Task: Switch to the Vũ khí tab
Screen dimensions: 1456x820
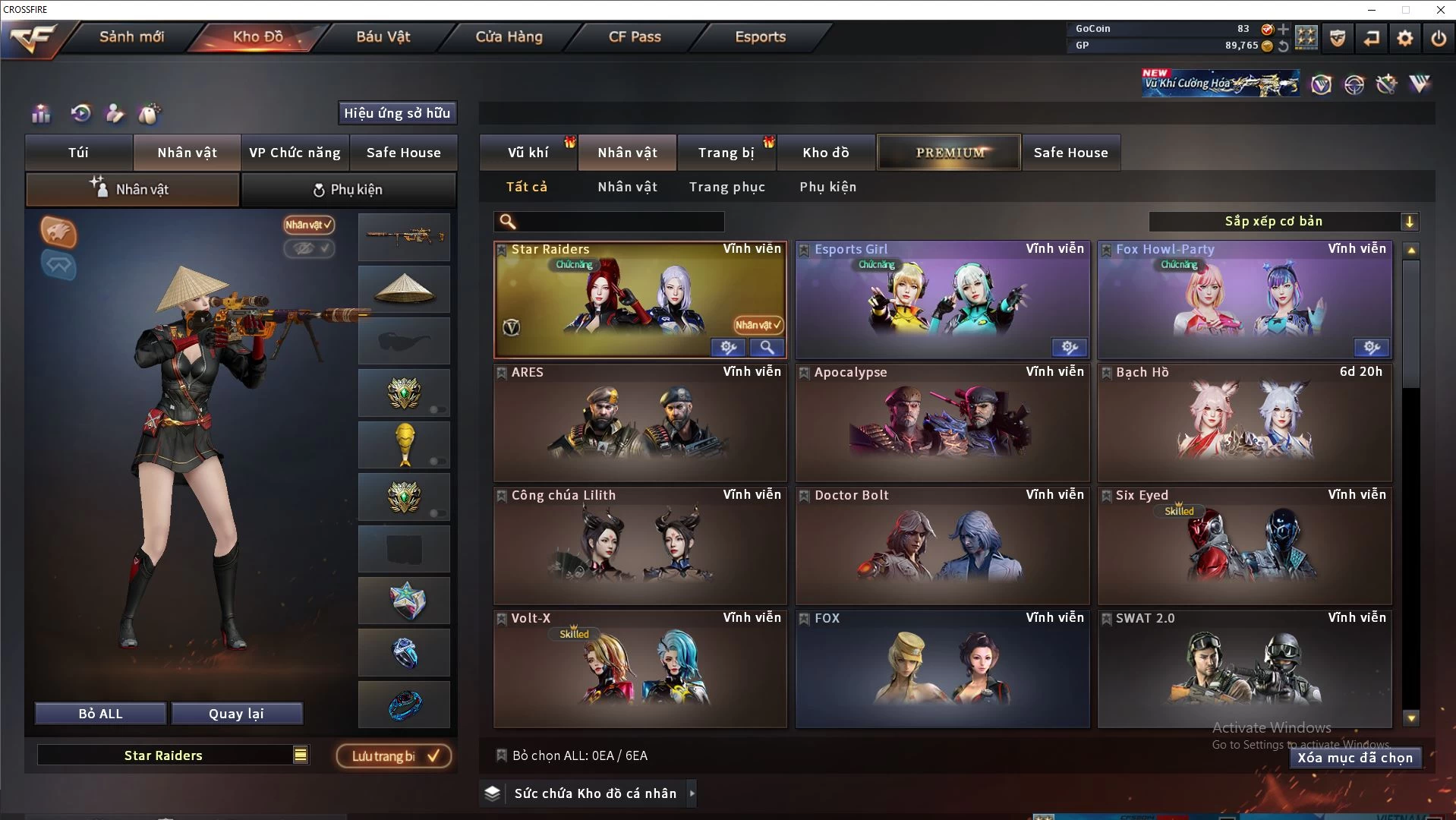Action: click(528, 153)
